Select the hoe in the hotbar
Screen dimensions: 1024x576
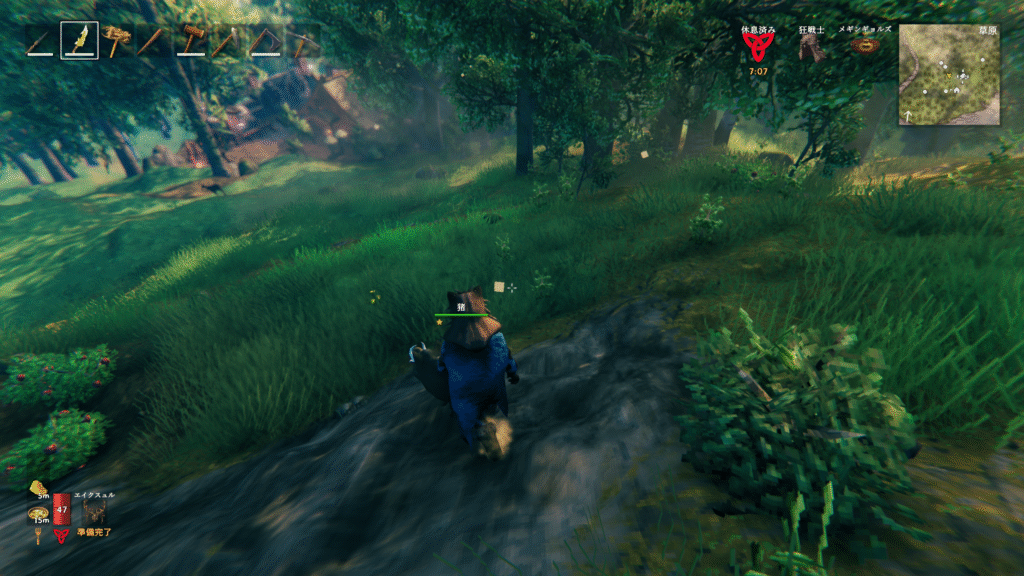264,40
